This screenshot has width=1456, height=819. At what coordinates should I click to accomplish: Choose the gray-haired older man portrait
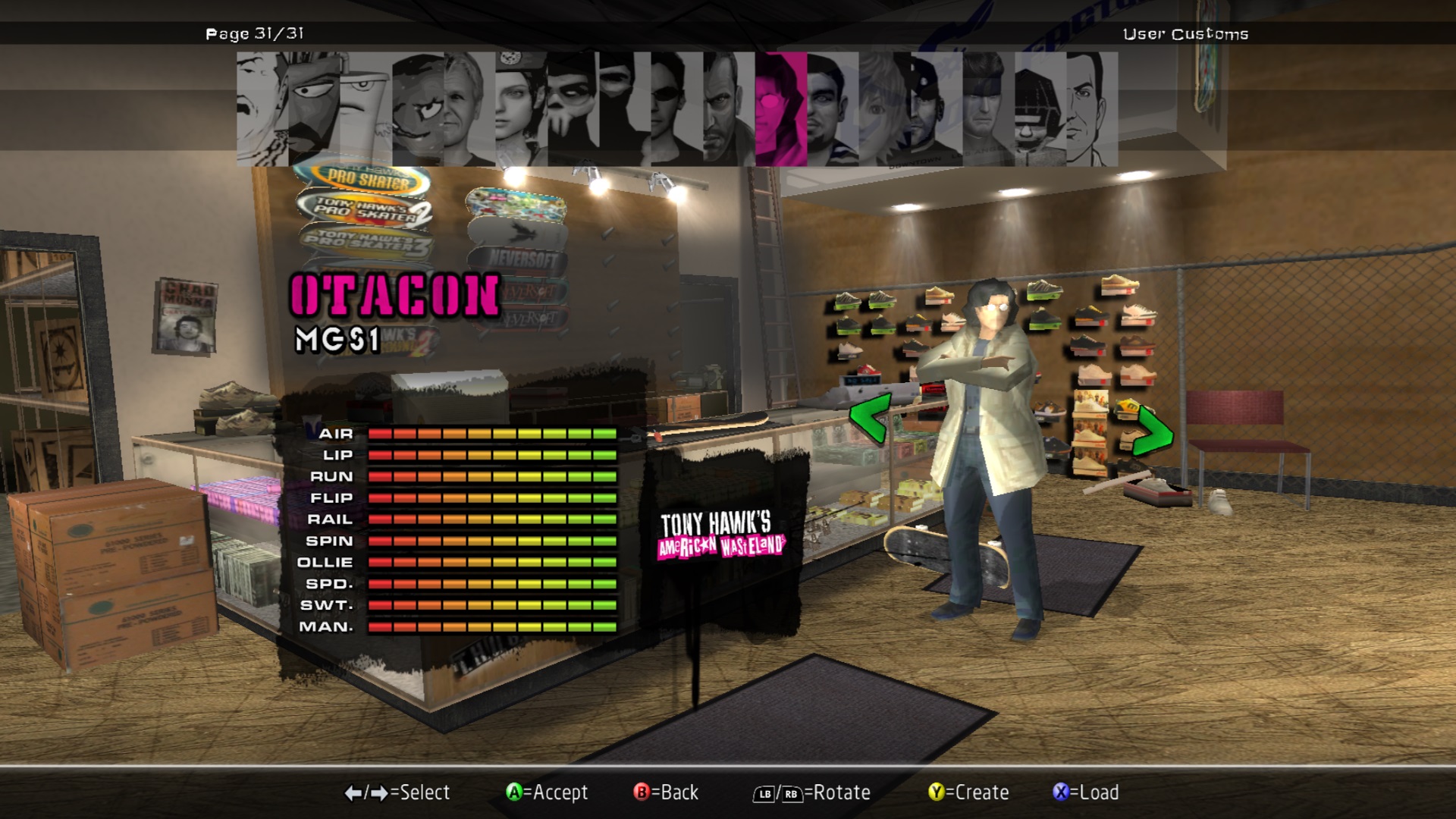tap(469, 109)
